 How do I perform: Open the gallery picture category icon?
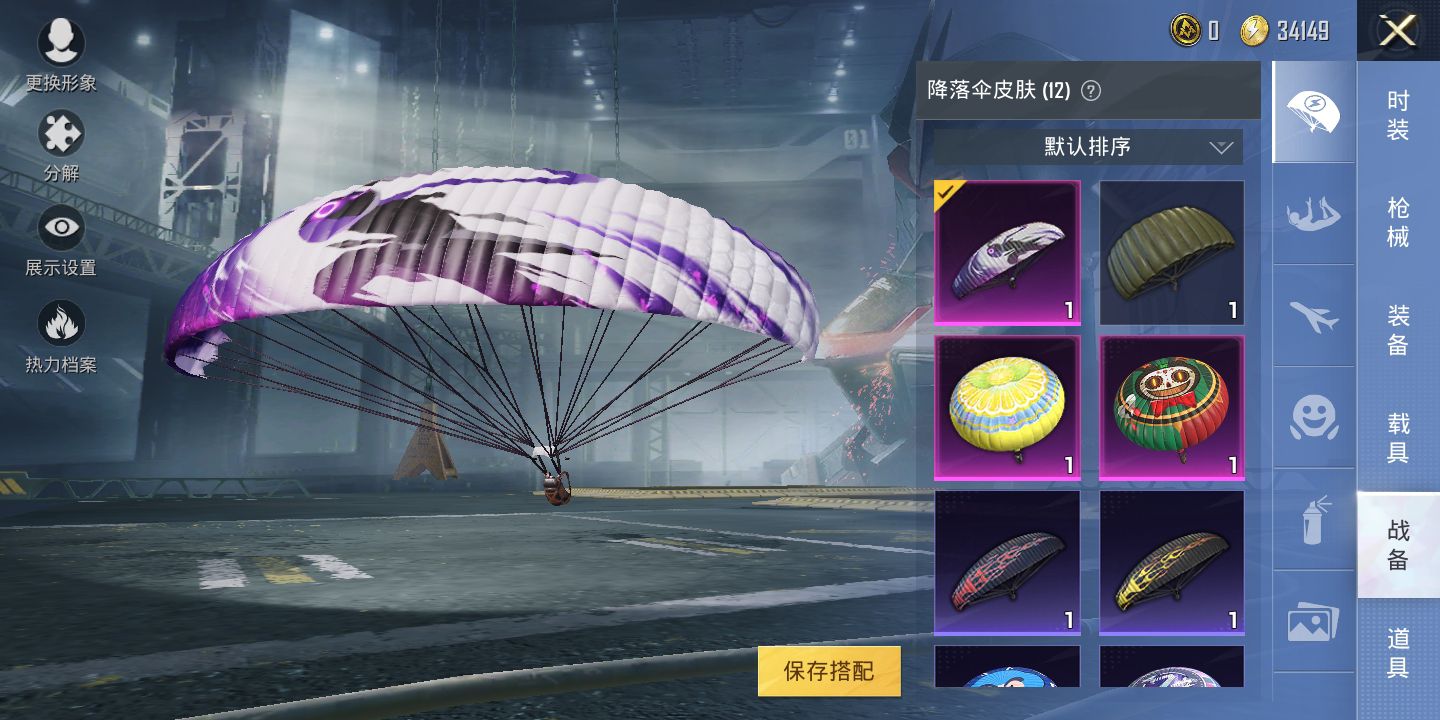(1312, 620)
